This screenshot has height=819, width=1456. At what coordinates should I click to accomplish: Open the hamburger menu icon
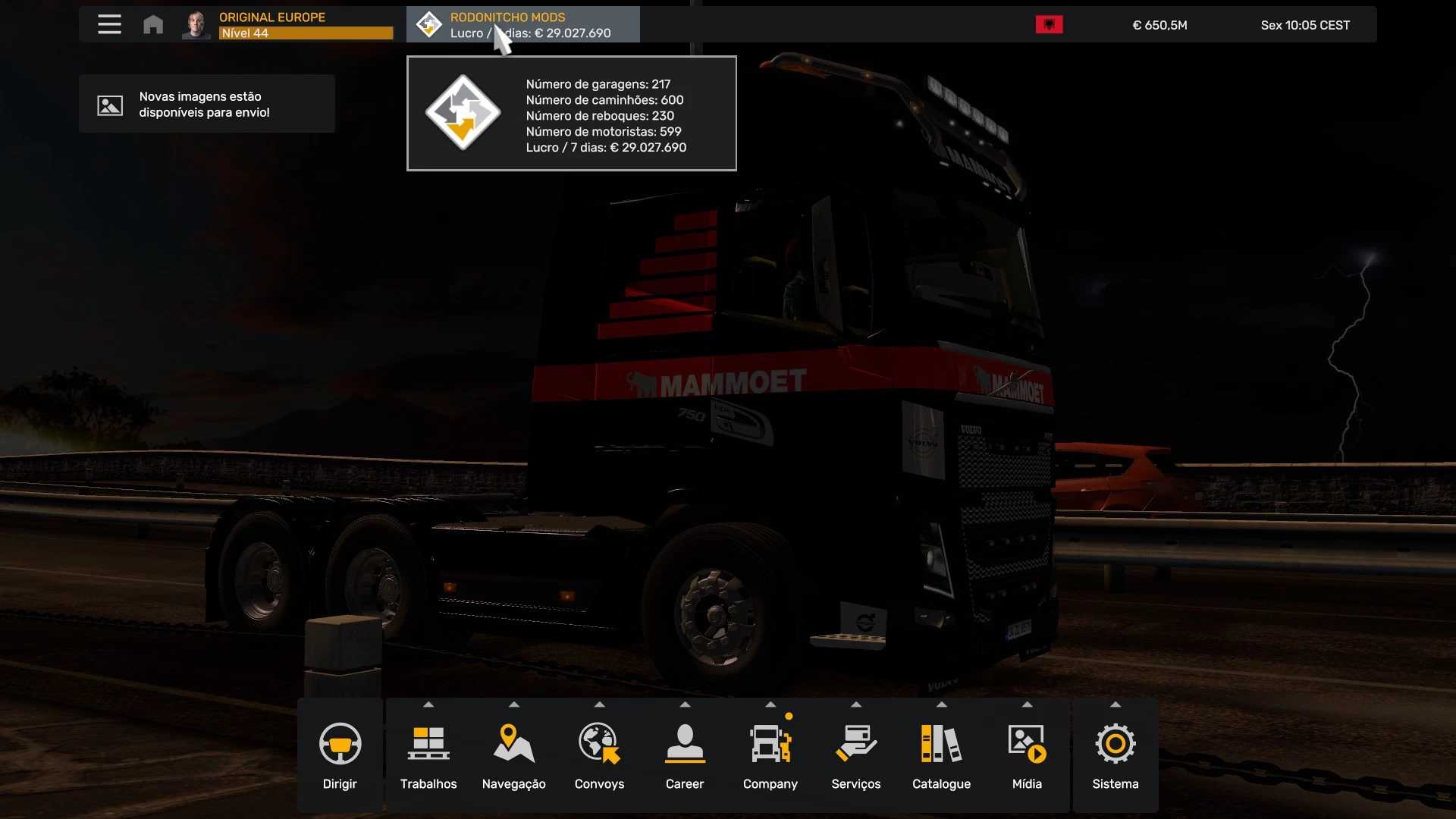pyautogui.click(x=109, y=24)
